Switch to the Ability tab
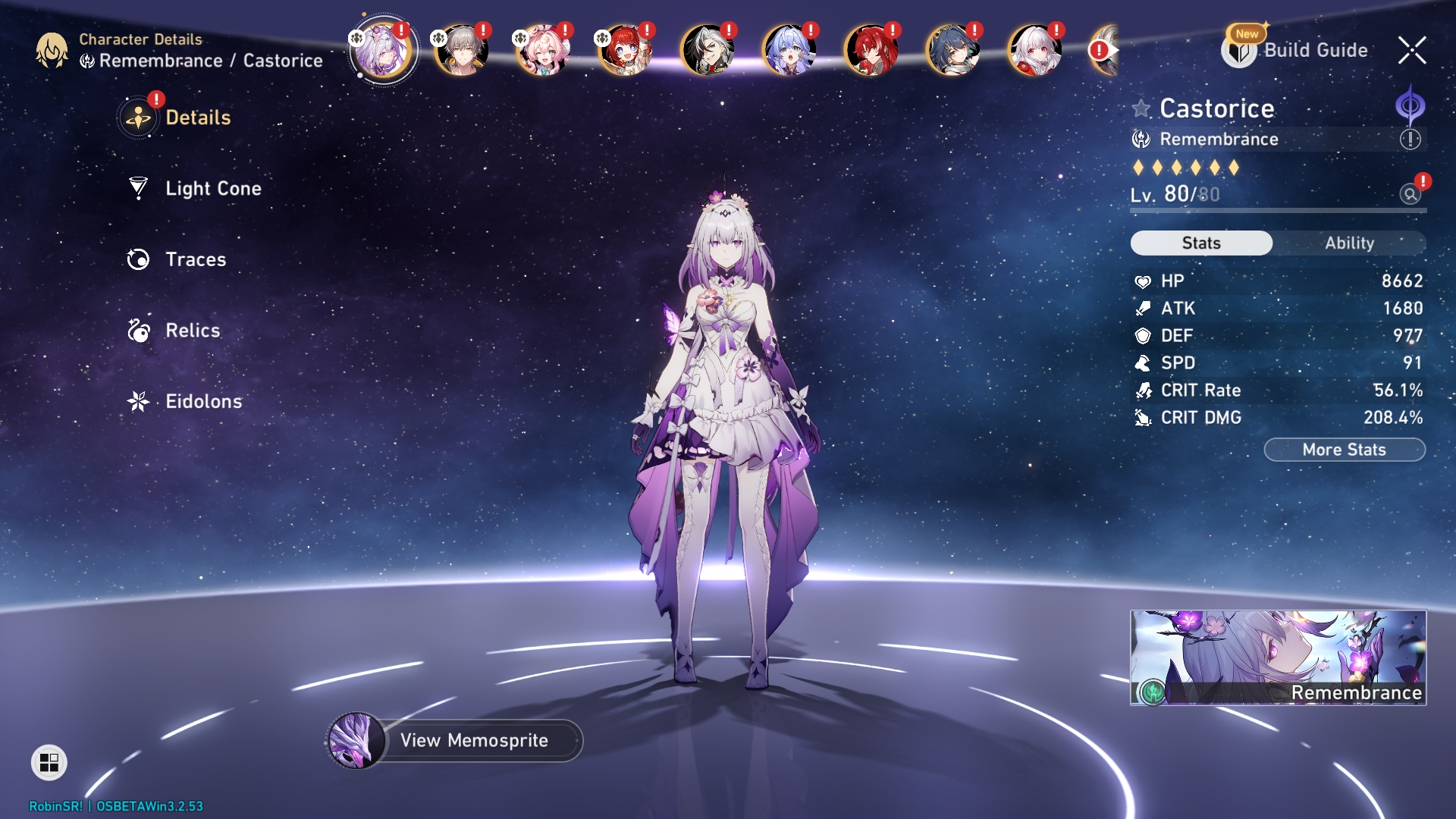1456x819 pixels. point(1349,243)
